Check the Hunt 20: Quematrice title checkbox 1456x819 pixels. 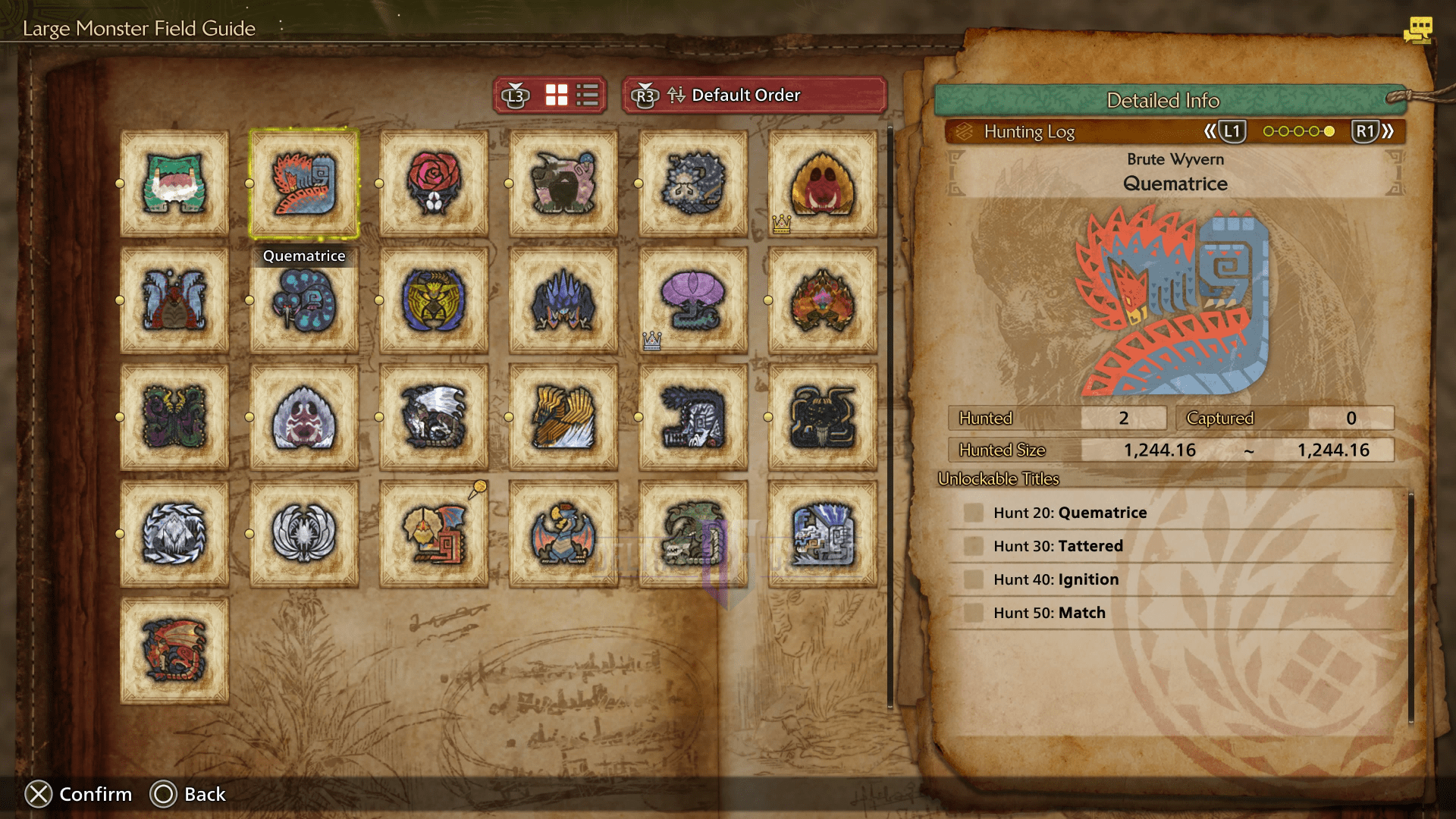pyautogui.click(x=973, y=513)
